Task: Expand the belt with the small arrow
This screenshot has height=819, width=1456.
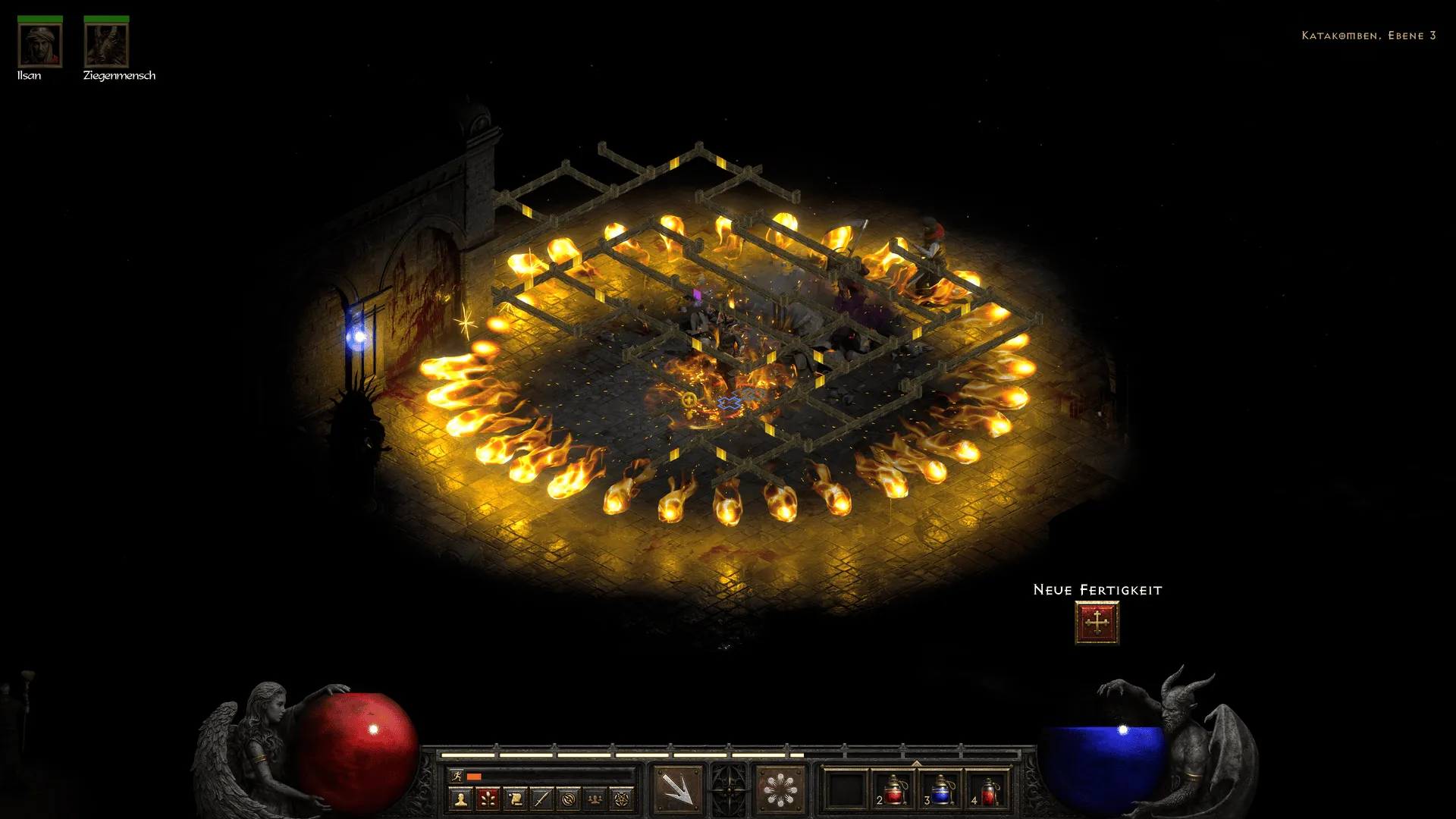Action: point(916,764)
